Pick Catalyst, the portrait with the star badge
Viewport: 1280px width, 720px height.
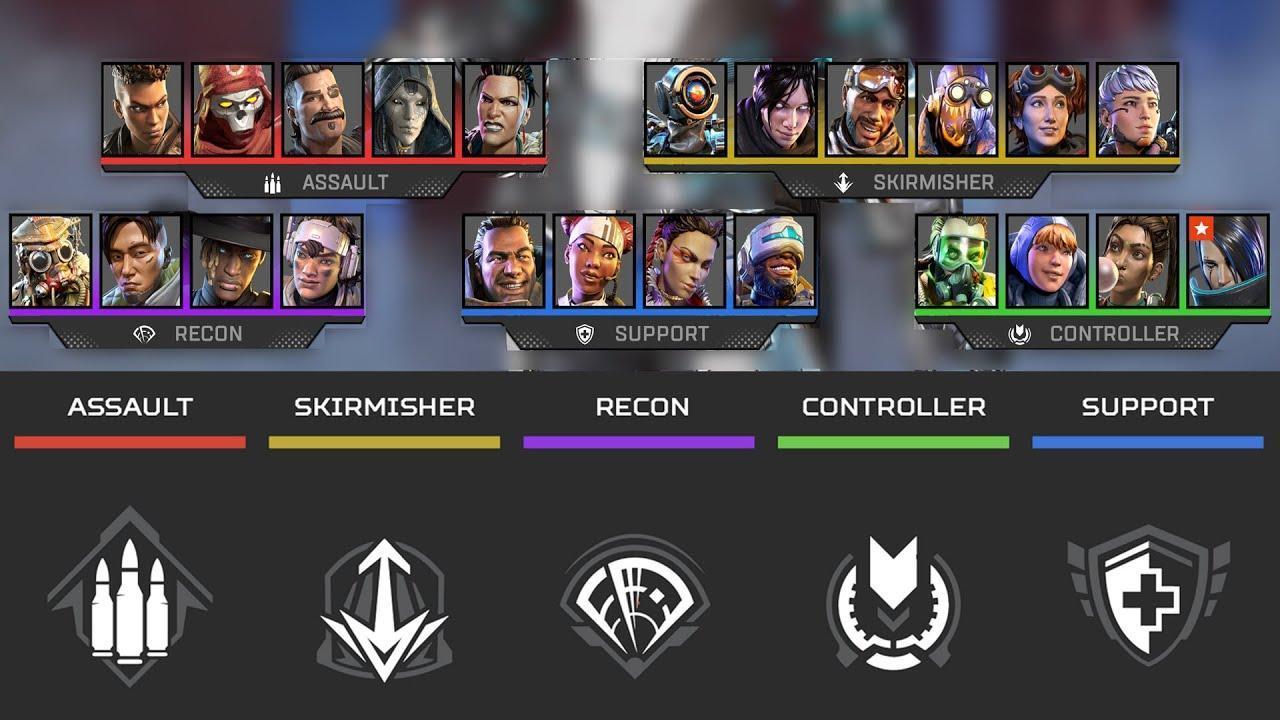coord(1228,261)
